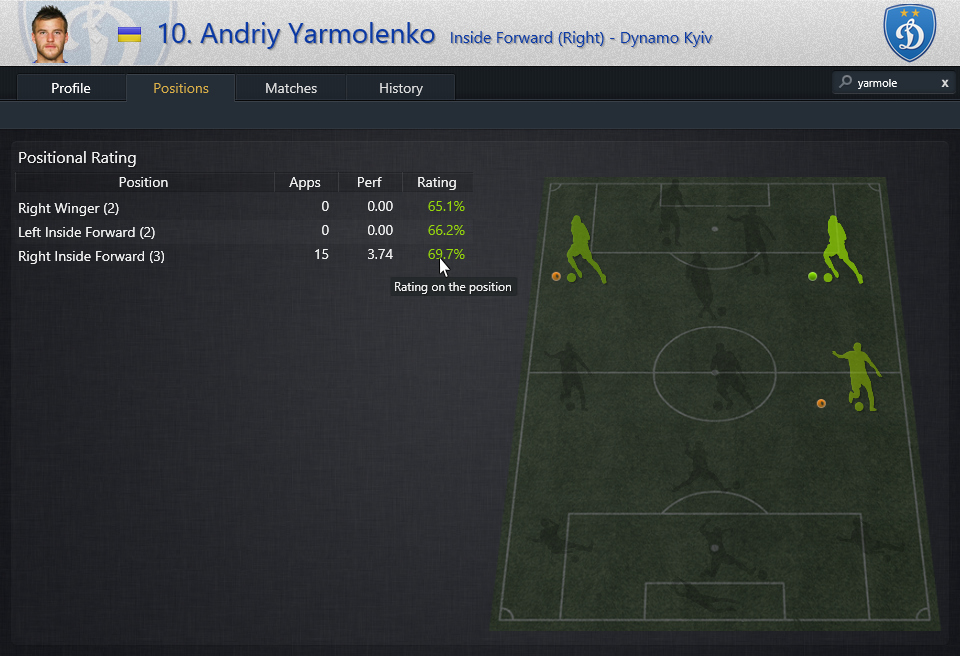Viewport: 960px width, 656px height.
Task: Open the Dynamo Kyiv club badge
Action: click(909, 32)
